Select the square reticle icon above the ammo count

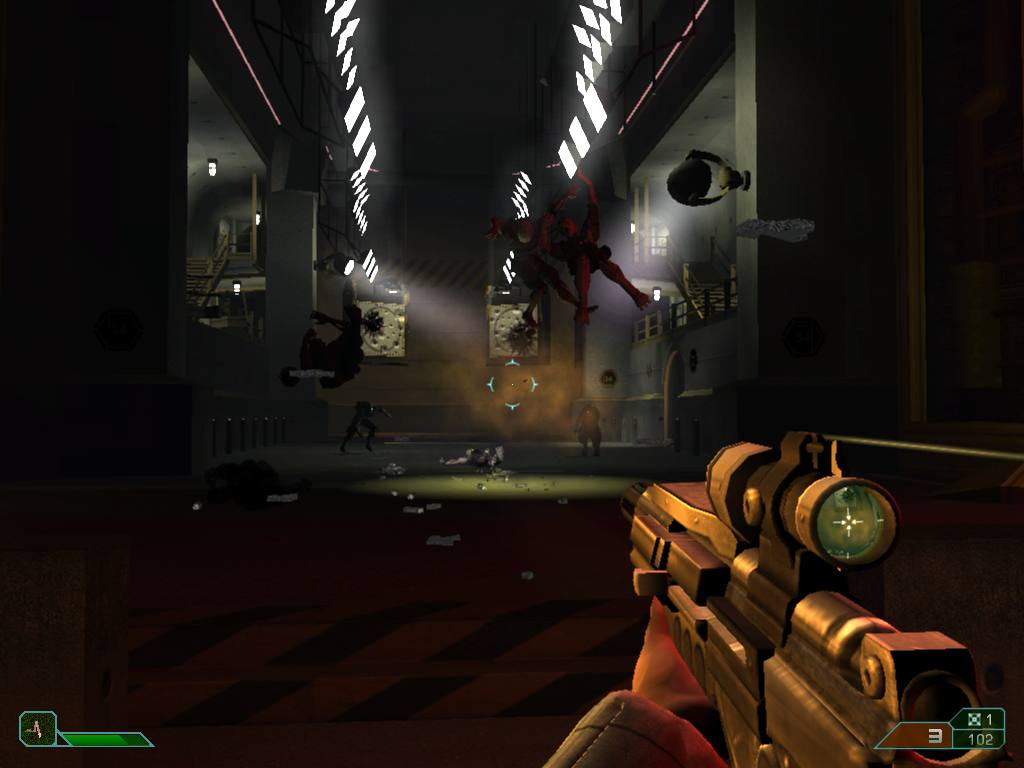tap(974, 720)
